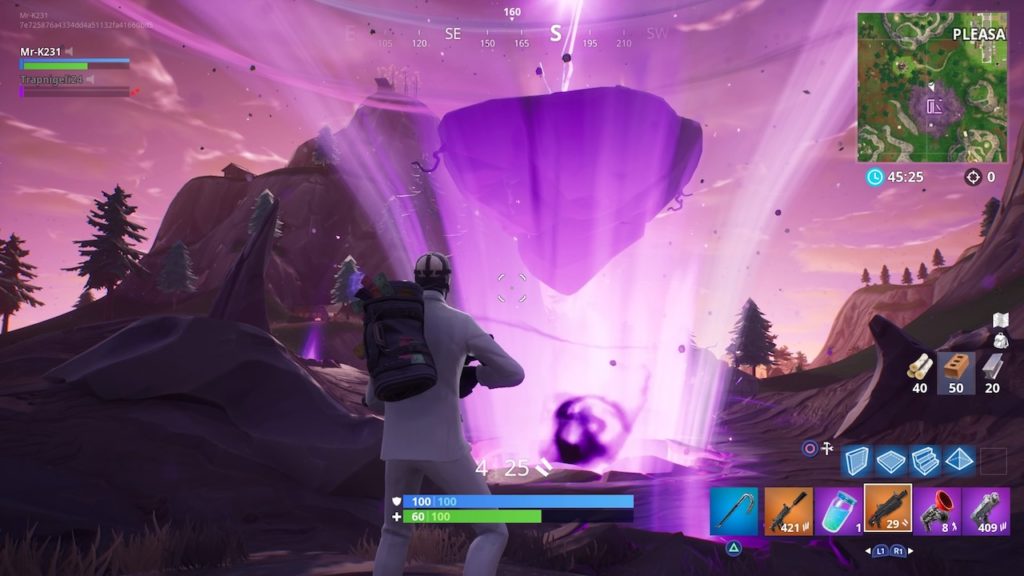Image resolution: width=1024 pixels, height=576 pixels.
Task: Pick the stairs building piece
Action: [925, 461]
